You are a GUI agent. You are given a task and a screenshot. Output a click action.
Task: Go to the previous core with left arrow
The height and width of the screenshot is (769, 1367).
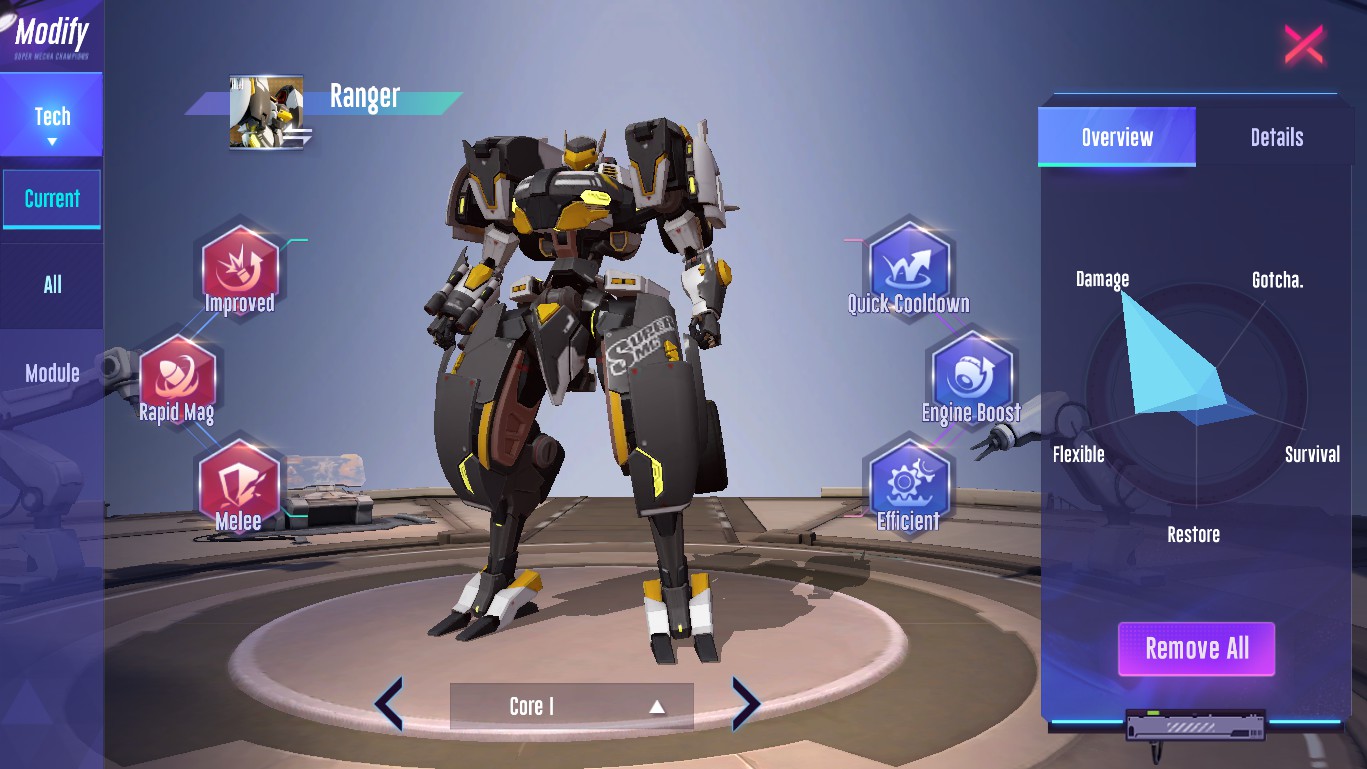389,704
